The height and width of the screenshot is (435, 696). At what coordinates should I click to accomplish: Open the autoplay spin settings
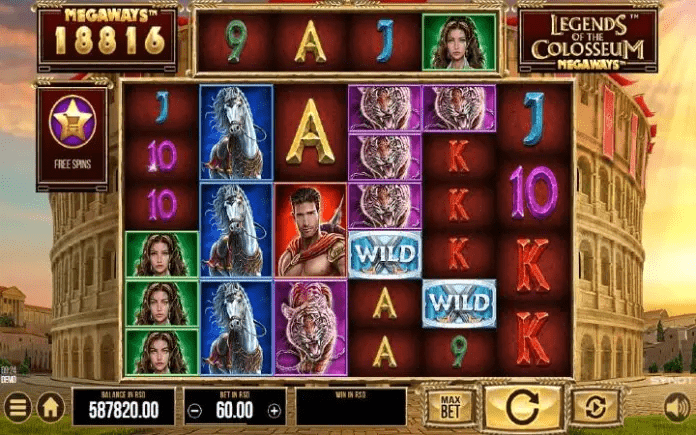point(596,407)
